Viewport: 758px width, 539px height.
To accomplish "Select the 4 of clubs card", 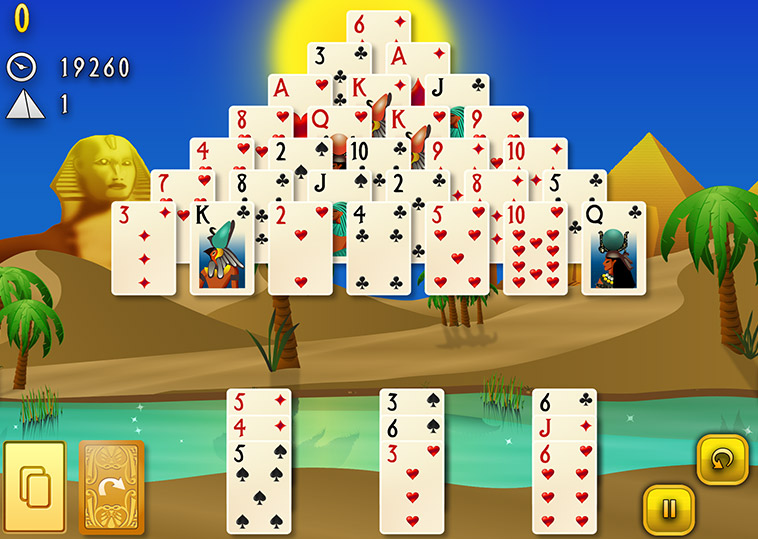I will (379, 248).
